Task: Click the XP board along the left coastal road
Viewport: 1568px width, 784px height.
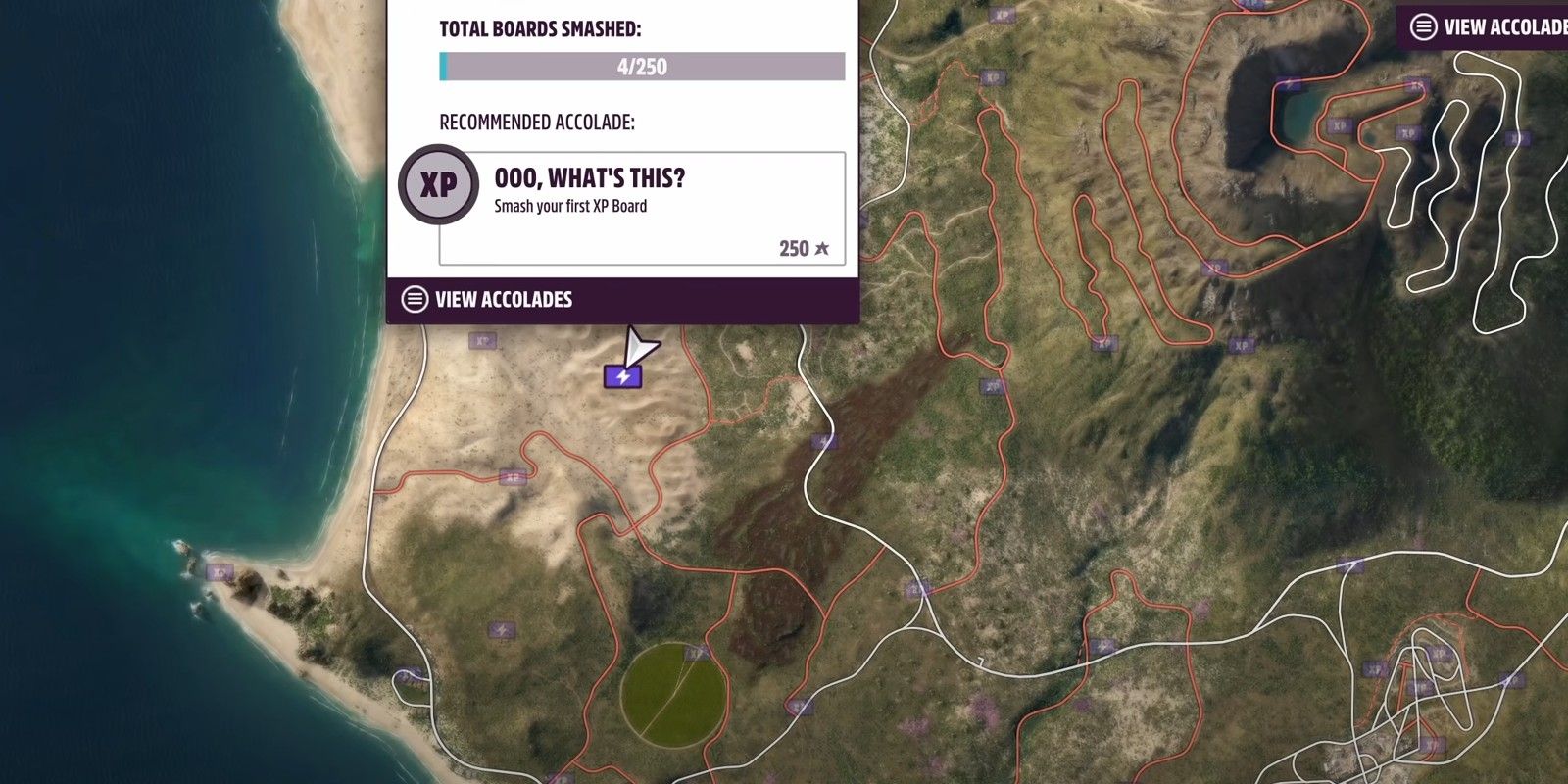Action: click(513, 478)
